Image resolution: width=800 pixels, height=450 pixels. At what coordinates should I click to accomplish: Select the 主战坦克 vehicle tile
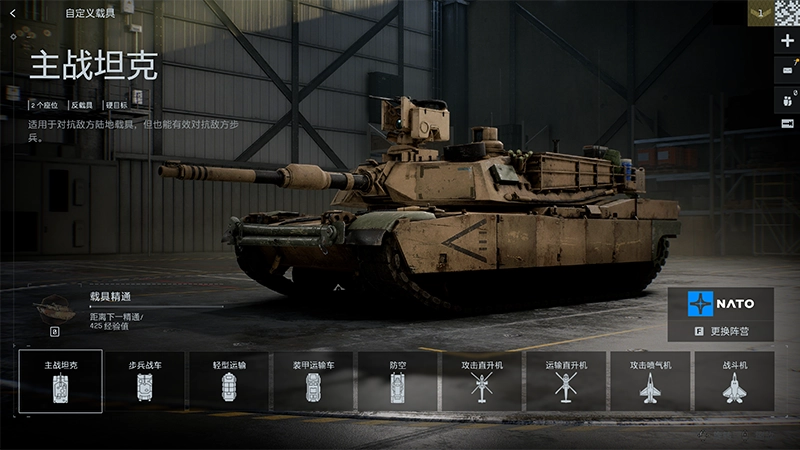point(60,381)
